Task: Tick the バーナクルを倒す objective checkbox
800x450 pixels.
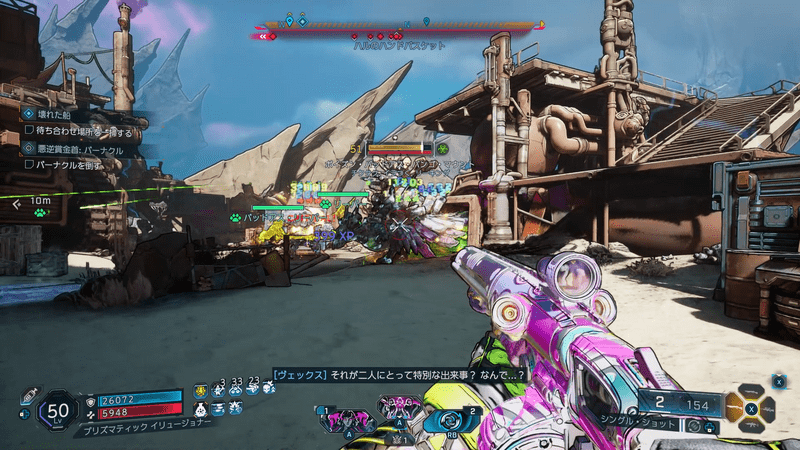Action: coord(29,164)
